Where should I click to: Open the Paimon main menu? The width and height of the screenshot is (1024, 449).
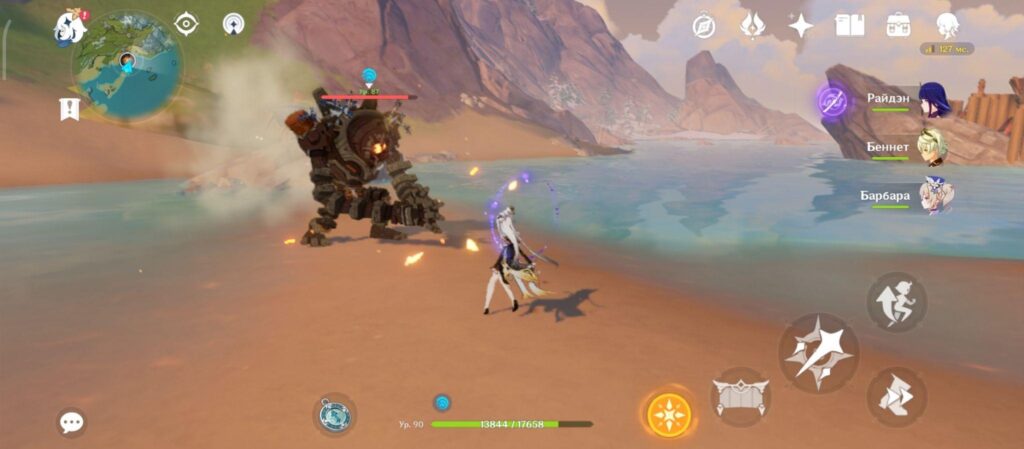(x=70, y=26)
